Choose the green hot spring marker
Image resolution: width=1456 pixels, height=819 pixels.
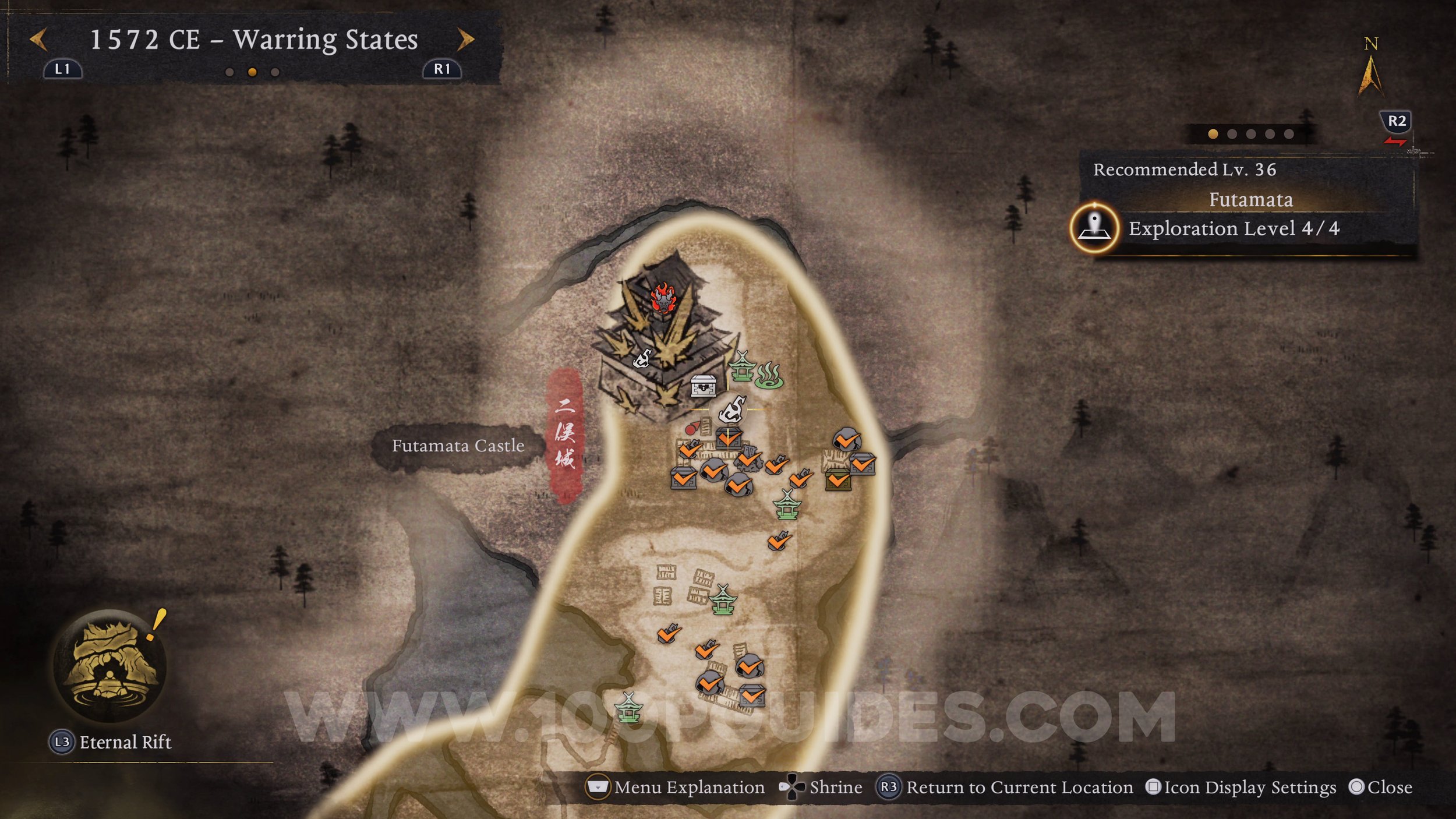coord(769,376)
